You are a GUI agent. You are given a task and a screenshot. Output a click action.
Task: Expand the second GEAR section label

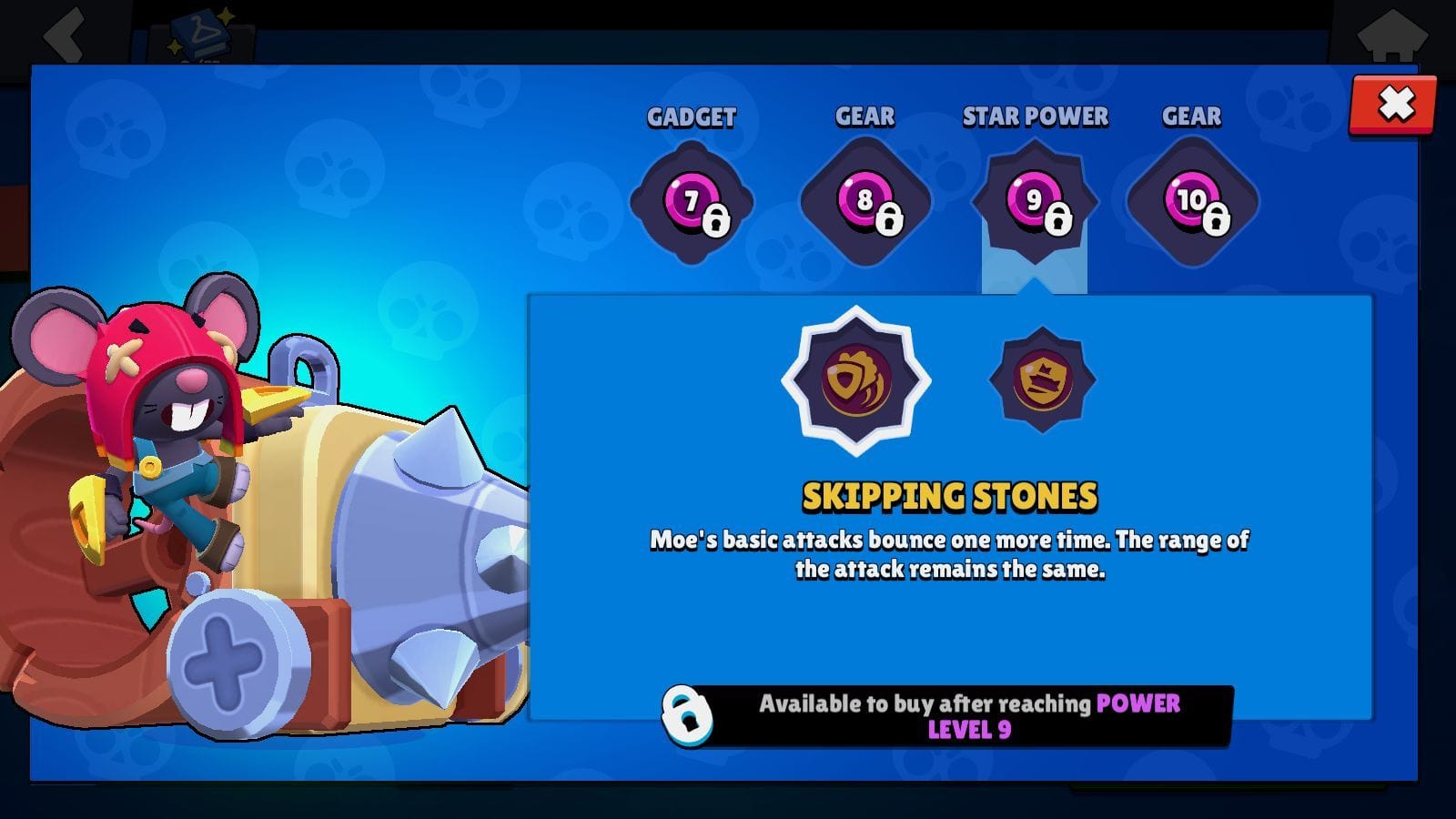point(1193,116)
